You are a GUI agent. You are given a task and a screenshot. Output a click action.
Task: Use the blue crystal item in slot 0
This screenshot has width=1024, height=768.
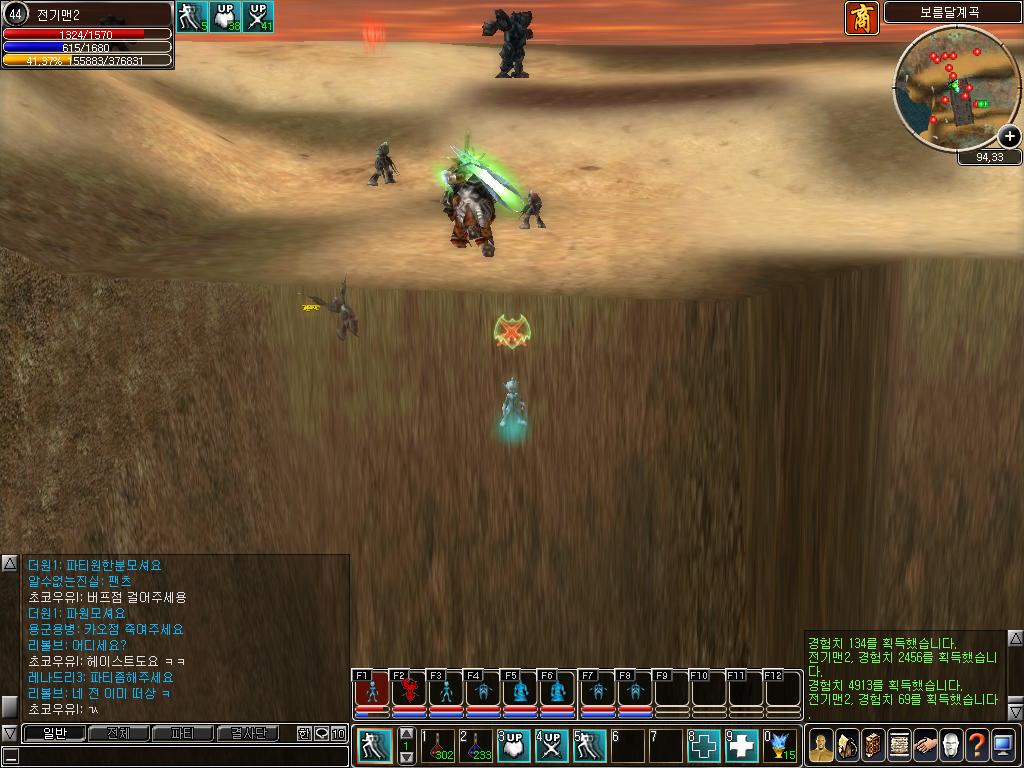pyautogui.click(x=780, y=746)
